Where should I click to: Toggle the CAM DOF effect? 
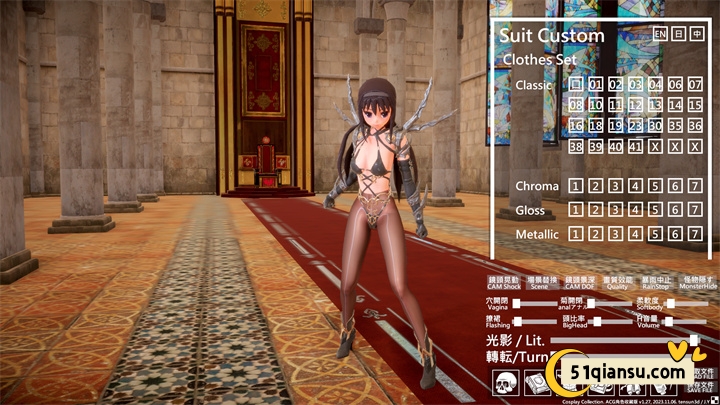(x=581, y=284)
